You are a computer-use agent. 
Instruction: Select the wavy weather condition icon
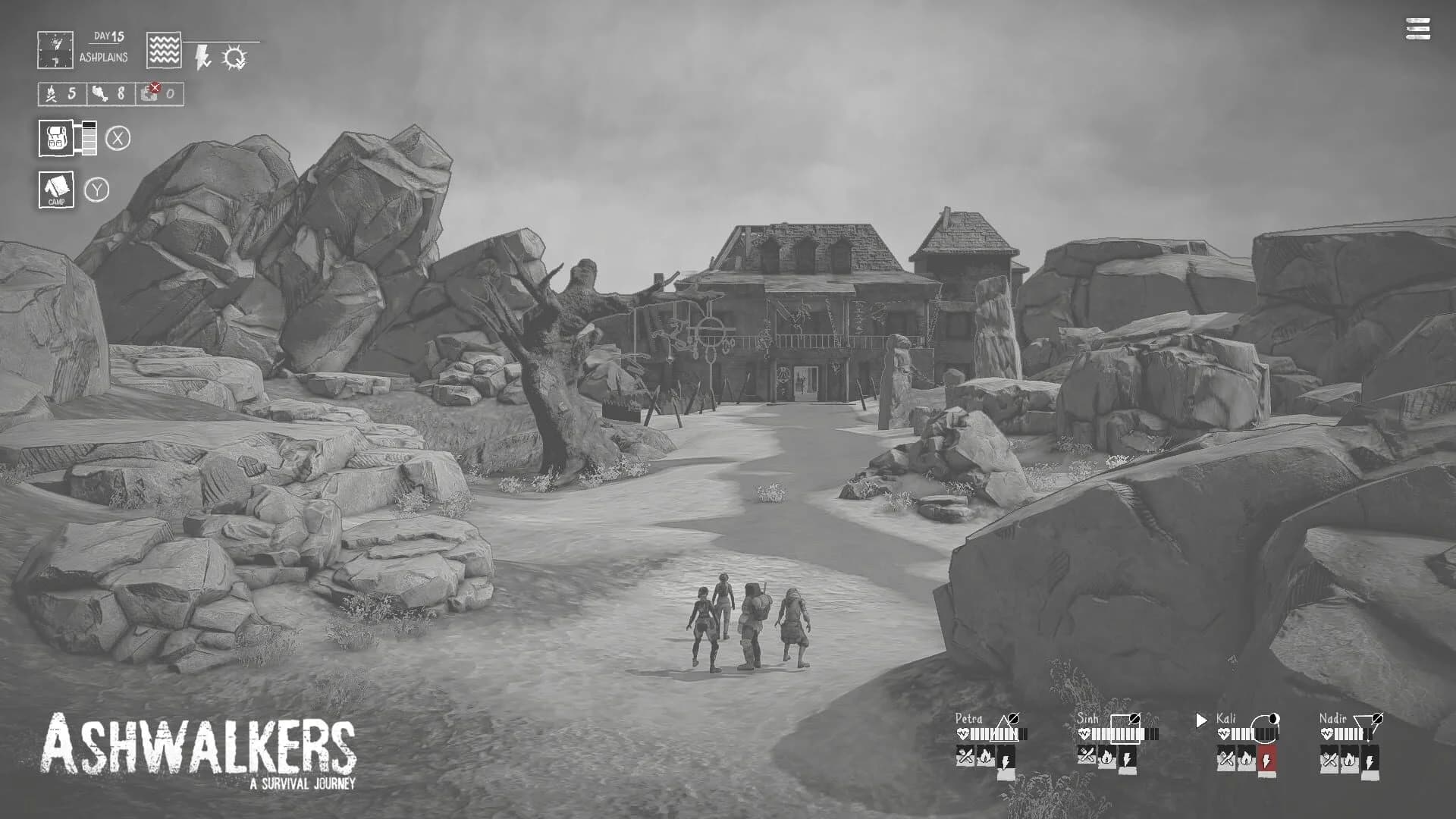[x=163, y=50]
